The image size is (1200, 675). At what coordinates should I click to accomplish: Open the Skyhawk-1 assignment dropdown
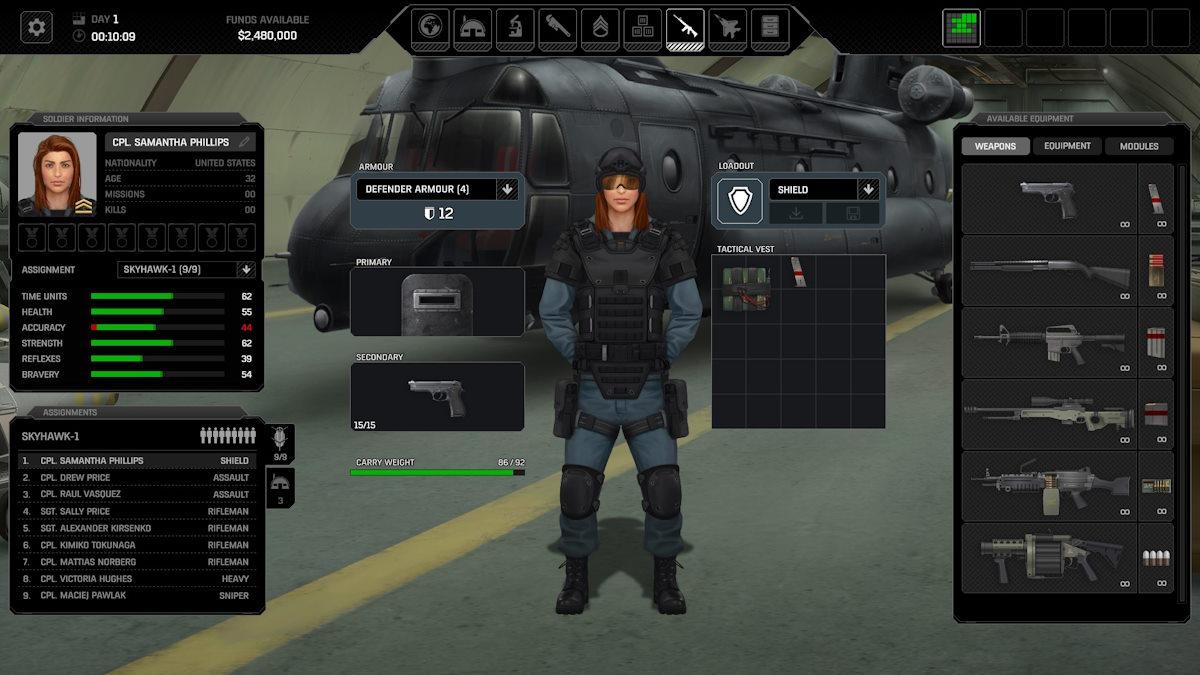[x=245, y=269]
